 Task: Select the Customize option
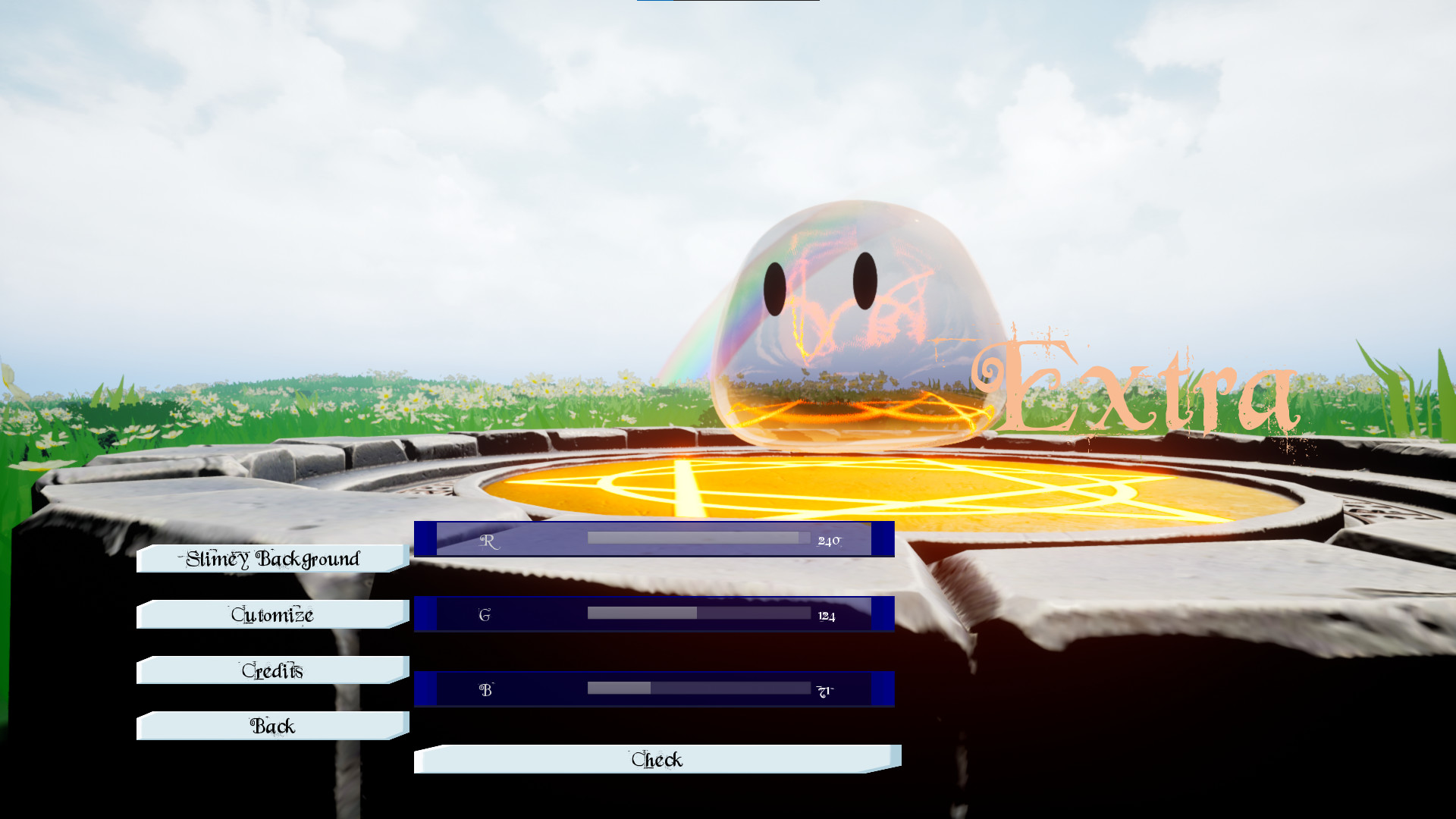tap(271, 614)
